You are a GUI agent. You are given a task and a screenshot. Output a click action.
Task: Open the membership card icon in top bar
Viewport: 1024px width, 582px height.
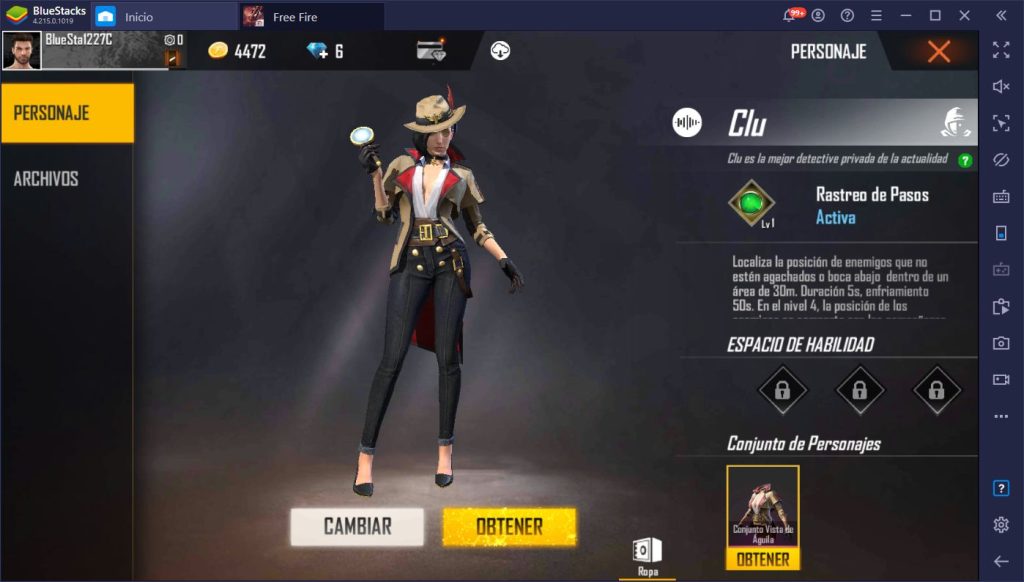tap(431, 51)
